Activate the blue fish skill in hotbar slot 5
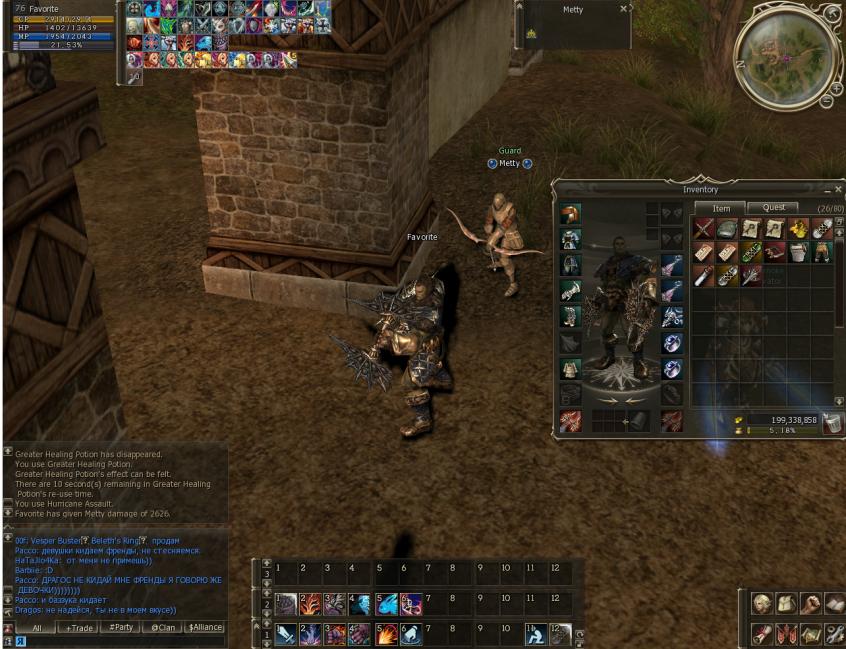This screenshot has height=649, width=846. tap(386, 605)
